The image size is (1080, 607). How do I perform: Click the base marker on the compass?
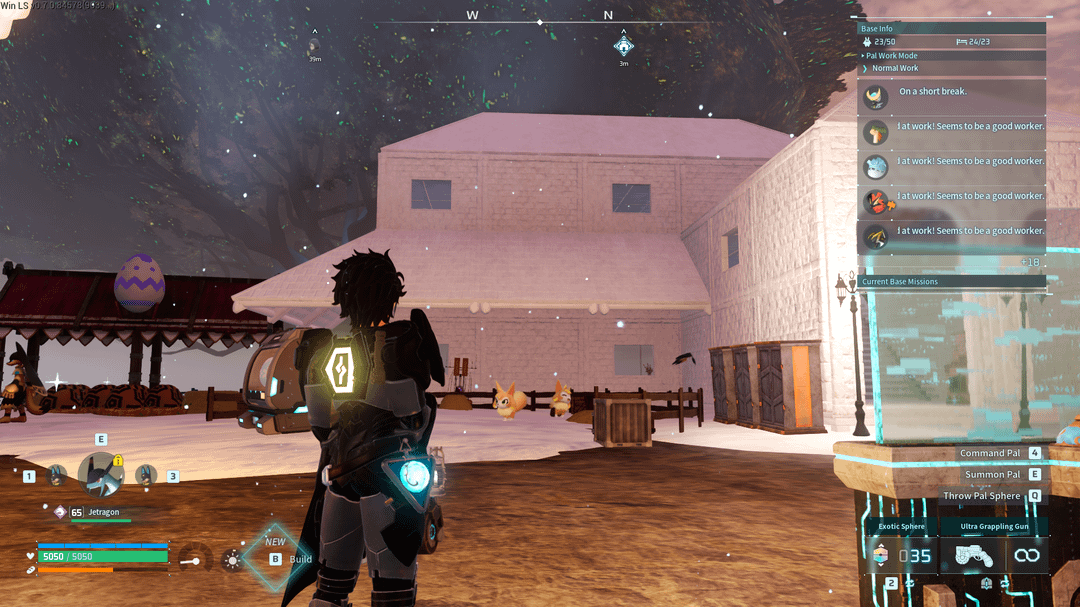(623, 46)
